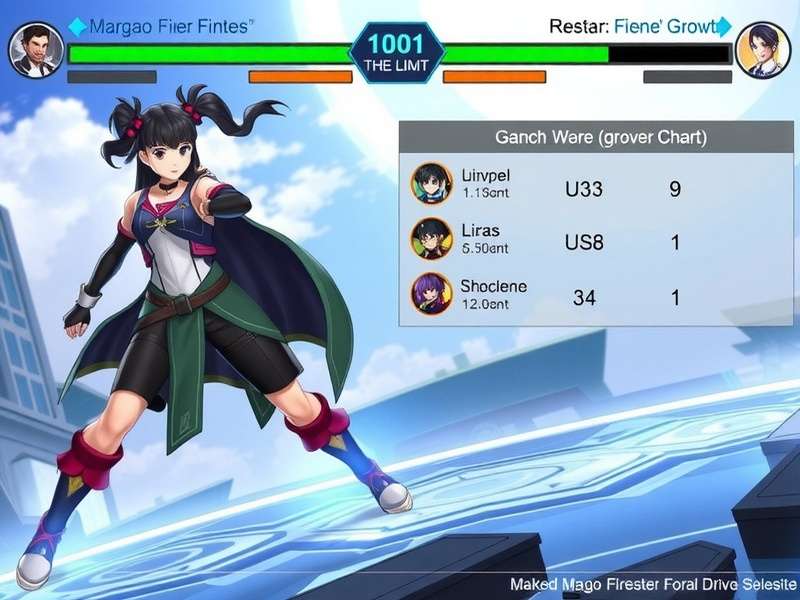
Task: Select the Liirvpel row in the chart
Action: tap(560, 185)
